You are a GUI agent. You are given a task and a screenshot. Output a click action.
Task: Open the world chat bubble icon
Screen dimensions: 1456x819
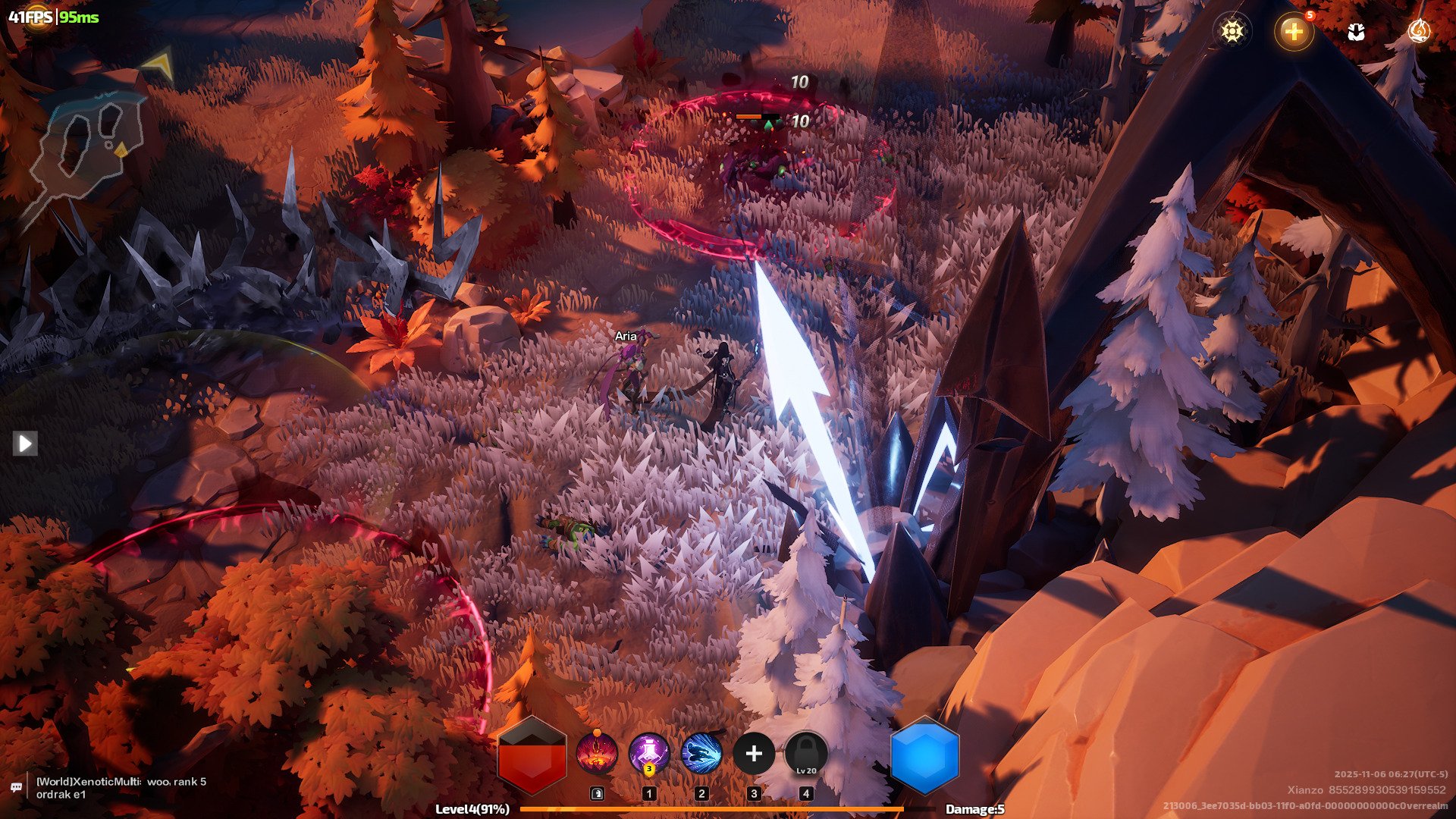(x=16, y=788)
